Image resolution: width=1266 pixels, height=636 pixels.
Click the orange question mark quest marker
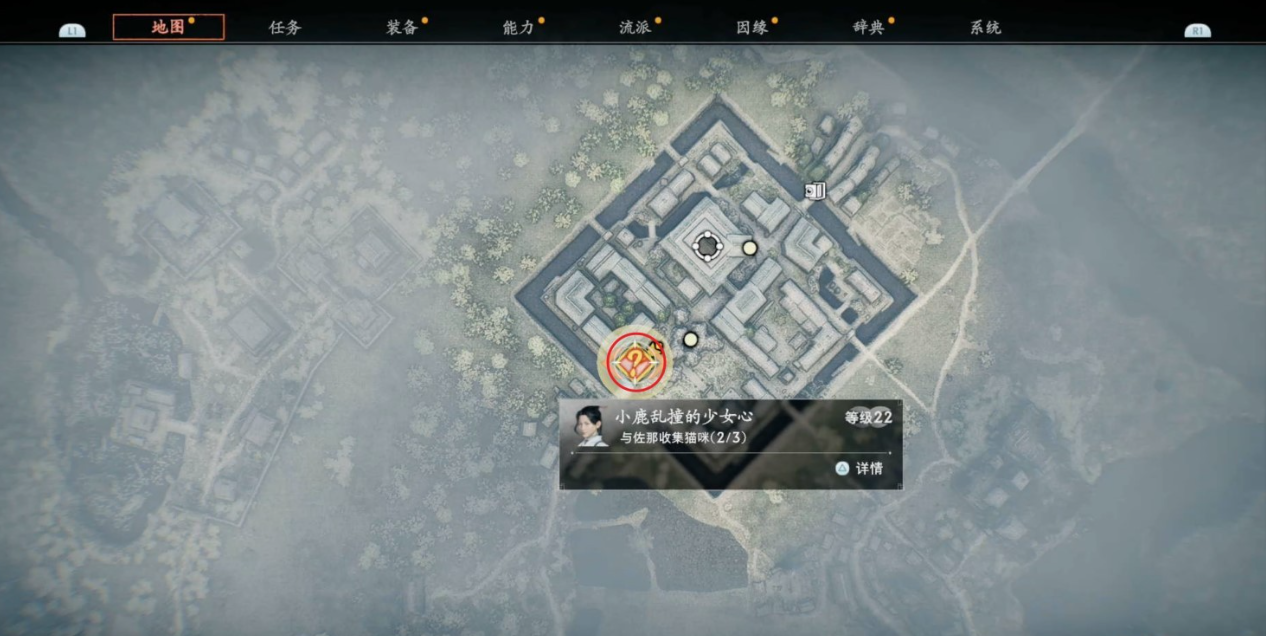(x=632, y=362)
